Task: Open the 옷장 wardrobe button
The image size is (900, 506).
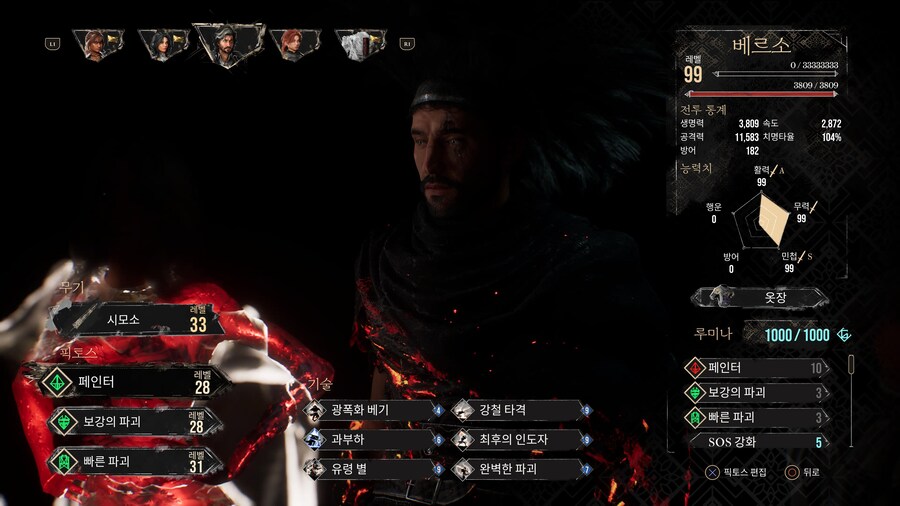Action: coord(761,297)
